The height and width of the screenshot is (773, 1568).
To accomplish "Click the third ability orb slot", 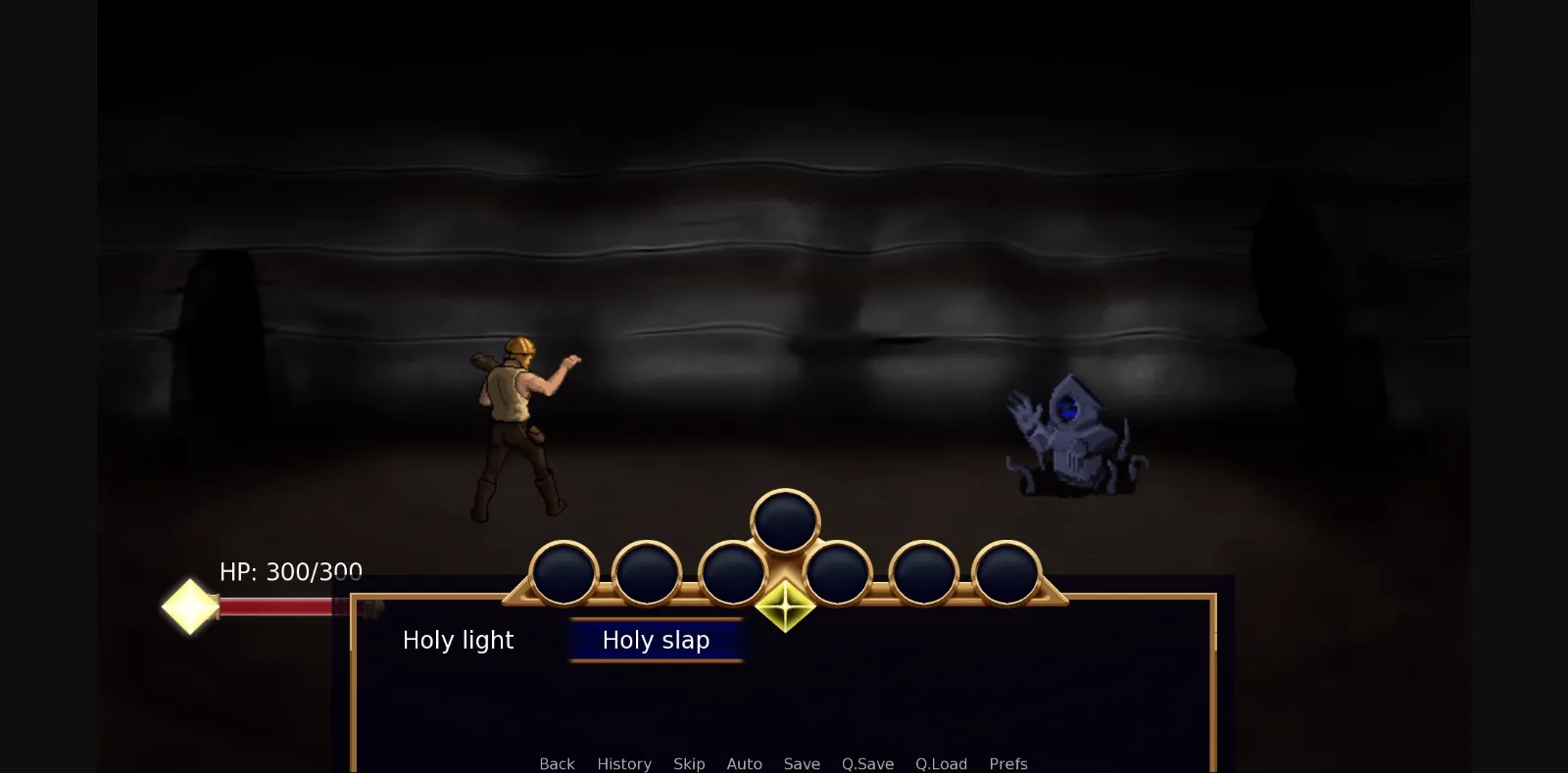I will coord(733,571).
